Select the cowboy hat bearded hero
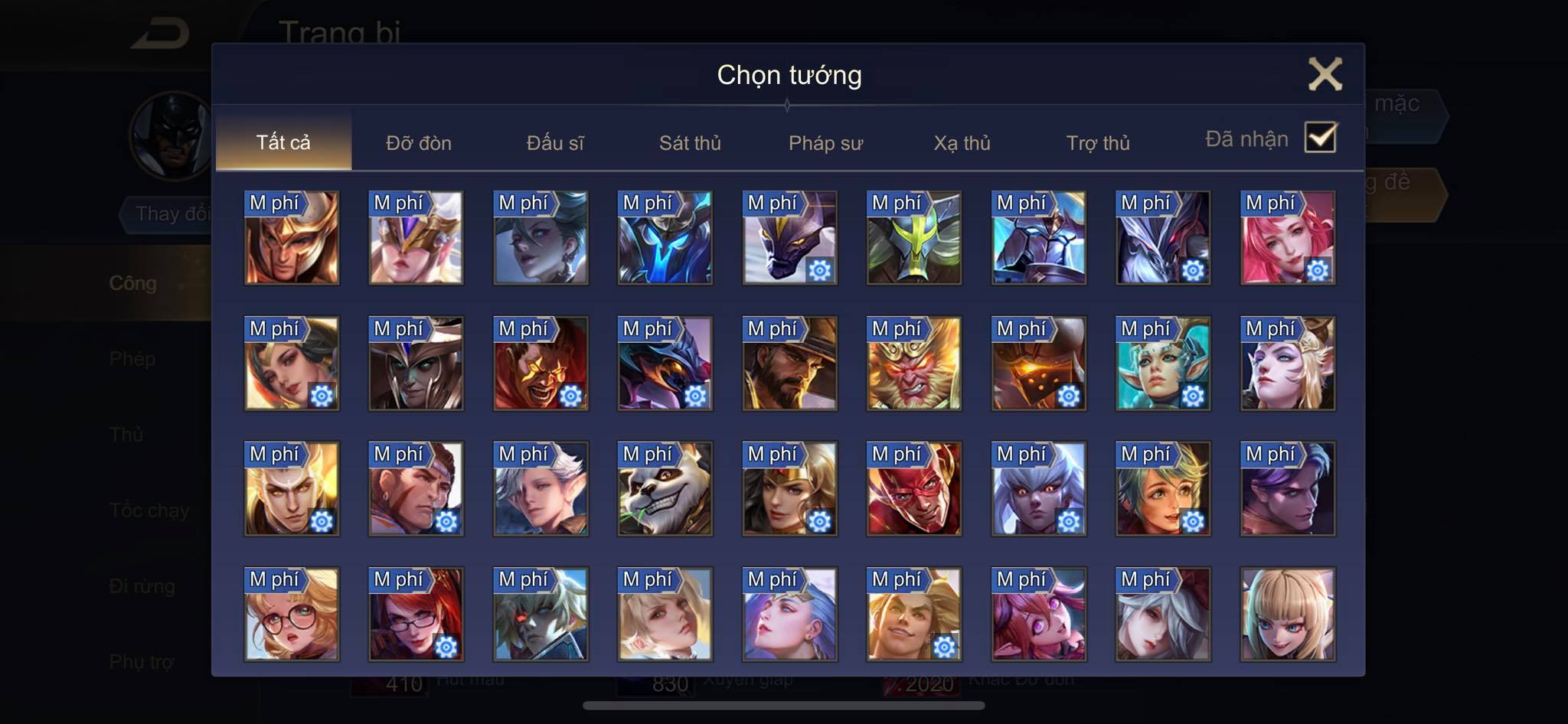This screenshot has width=1568, height=724. tap(789, 364)
